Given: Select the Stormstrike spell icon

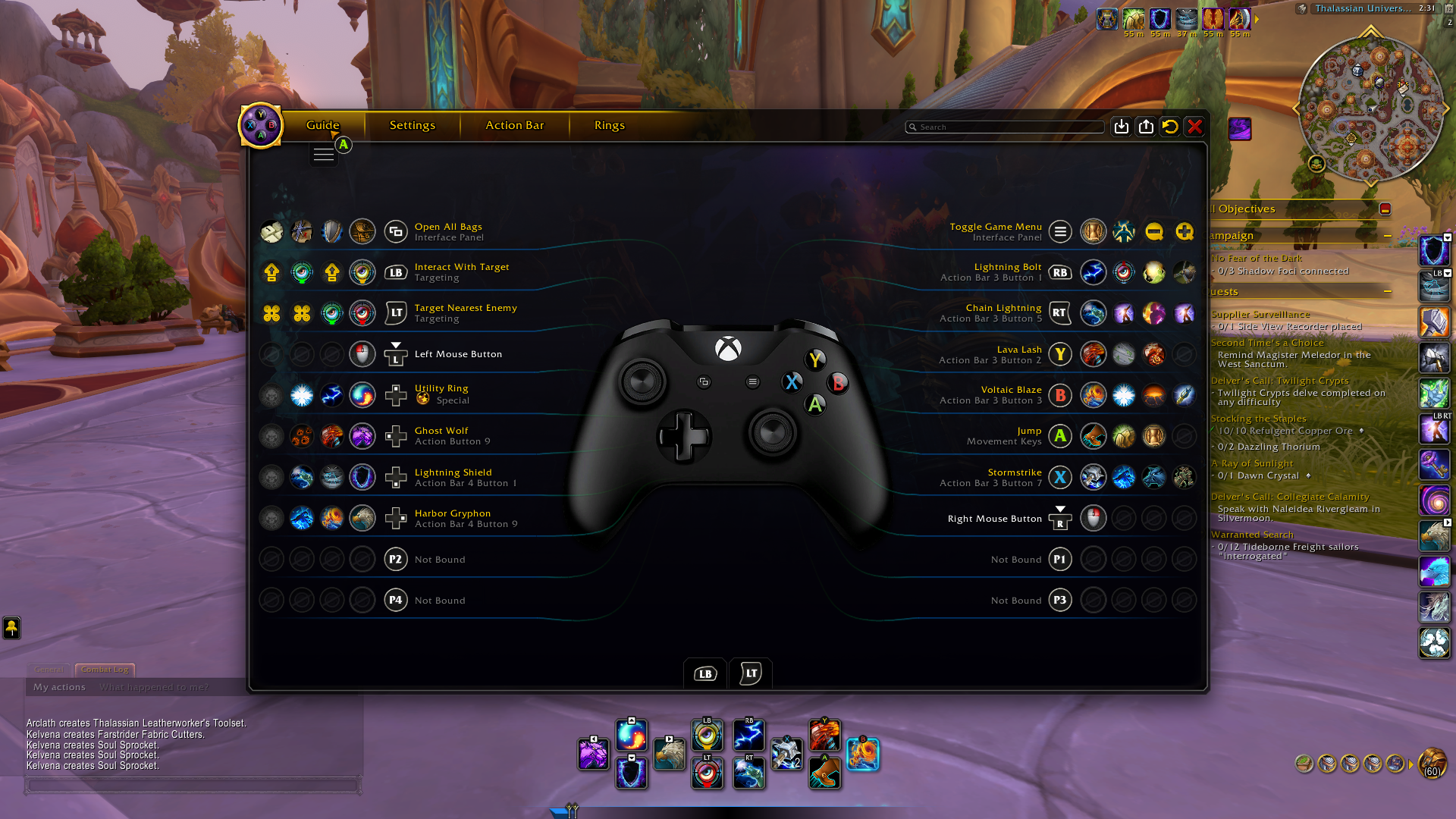Looking at the screenshot, I should tap(1094, 477).
